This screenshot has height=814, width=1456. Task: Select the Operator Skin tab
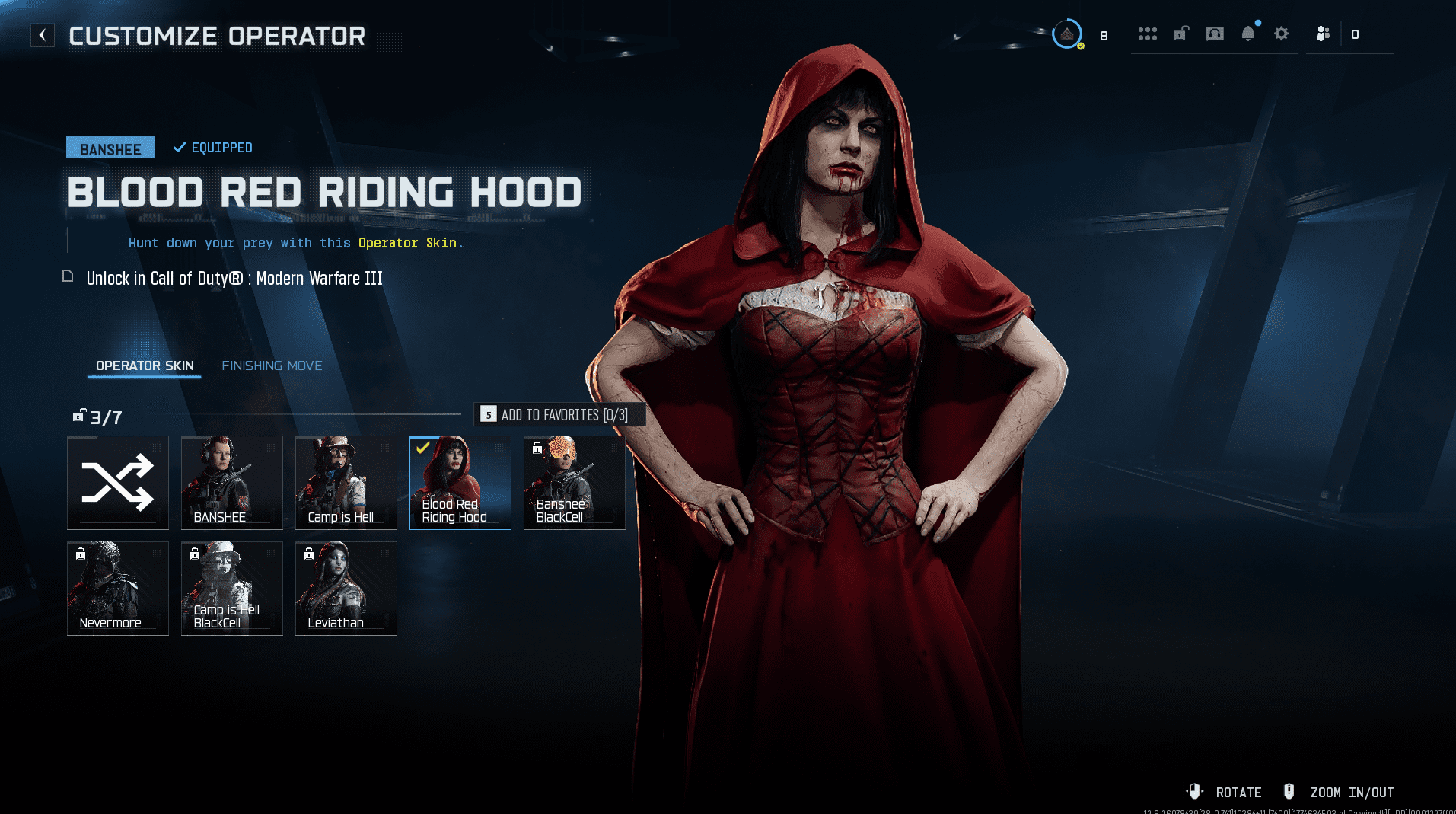[x=145, y=366]
